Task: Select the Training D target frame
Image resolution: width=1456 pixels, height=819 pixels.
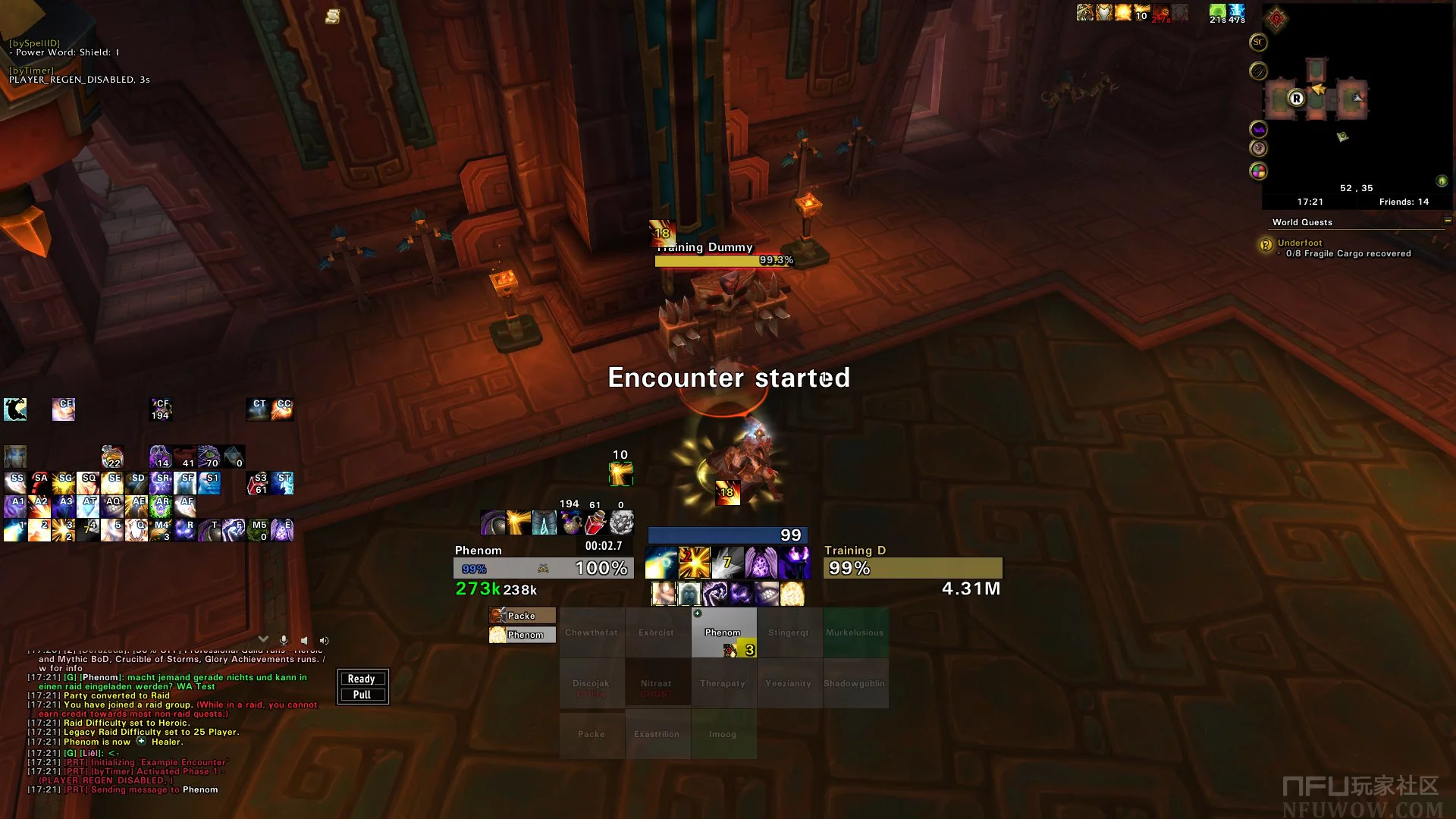Action: pos(912,568)
